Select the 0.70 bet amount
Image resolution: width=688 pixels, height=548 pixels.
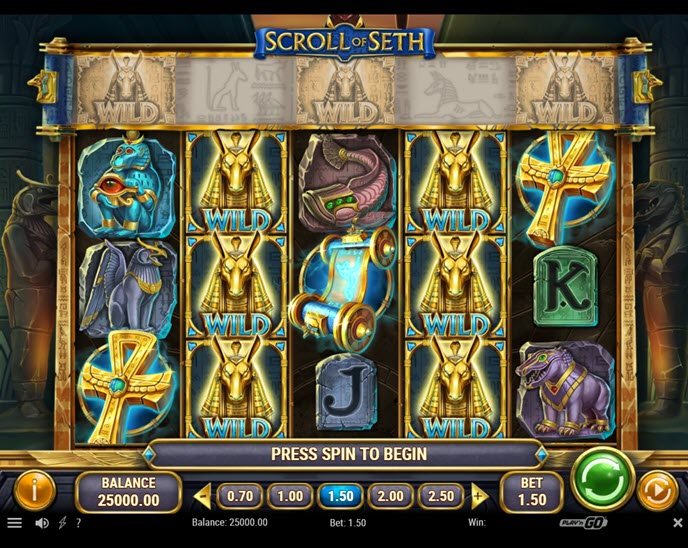pos(238,495)
